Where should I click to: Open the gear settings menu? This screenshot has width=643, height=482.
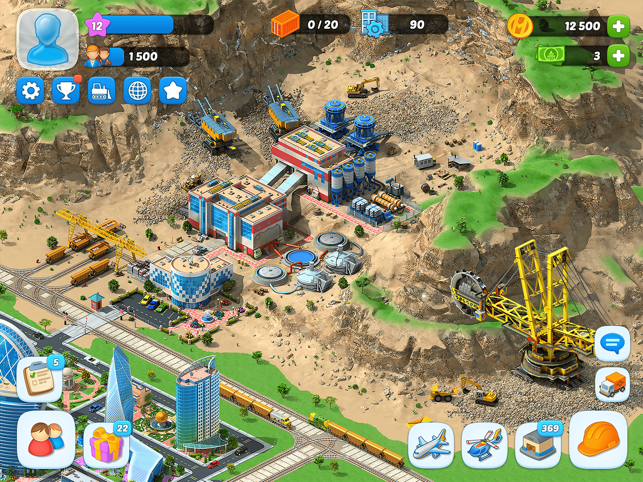[31, 91]
